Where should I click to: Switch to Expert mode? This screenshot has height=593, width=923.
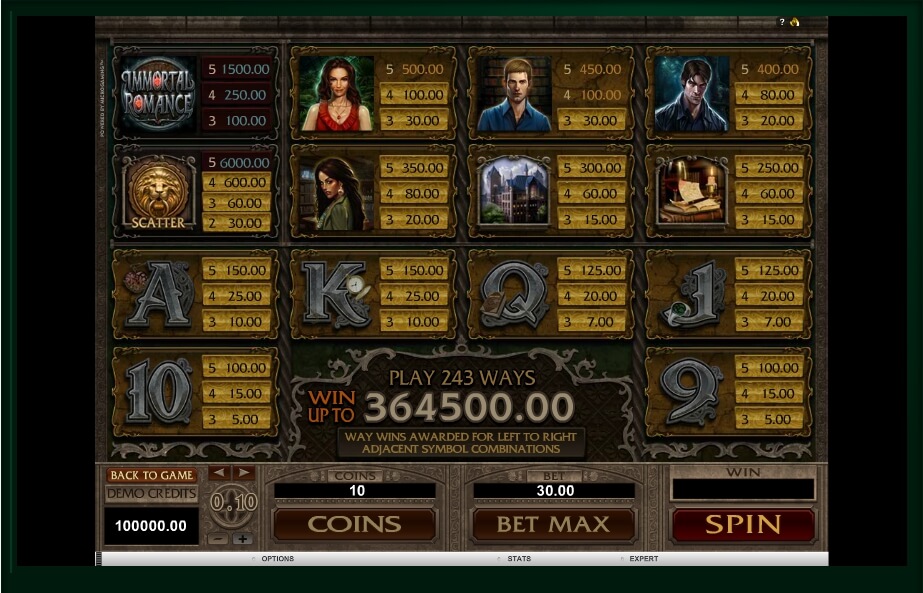tap(643, 559)
